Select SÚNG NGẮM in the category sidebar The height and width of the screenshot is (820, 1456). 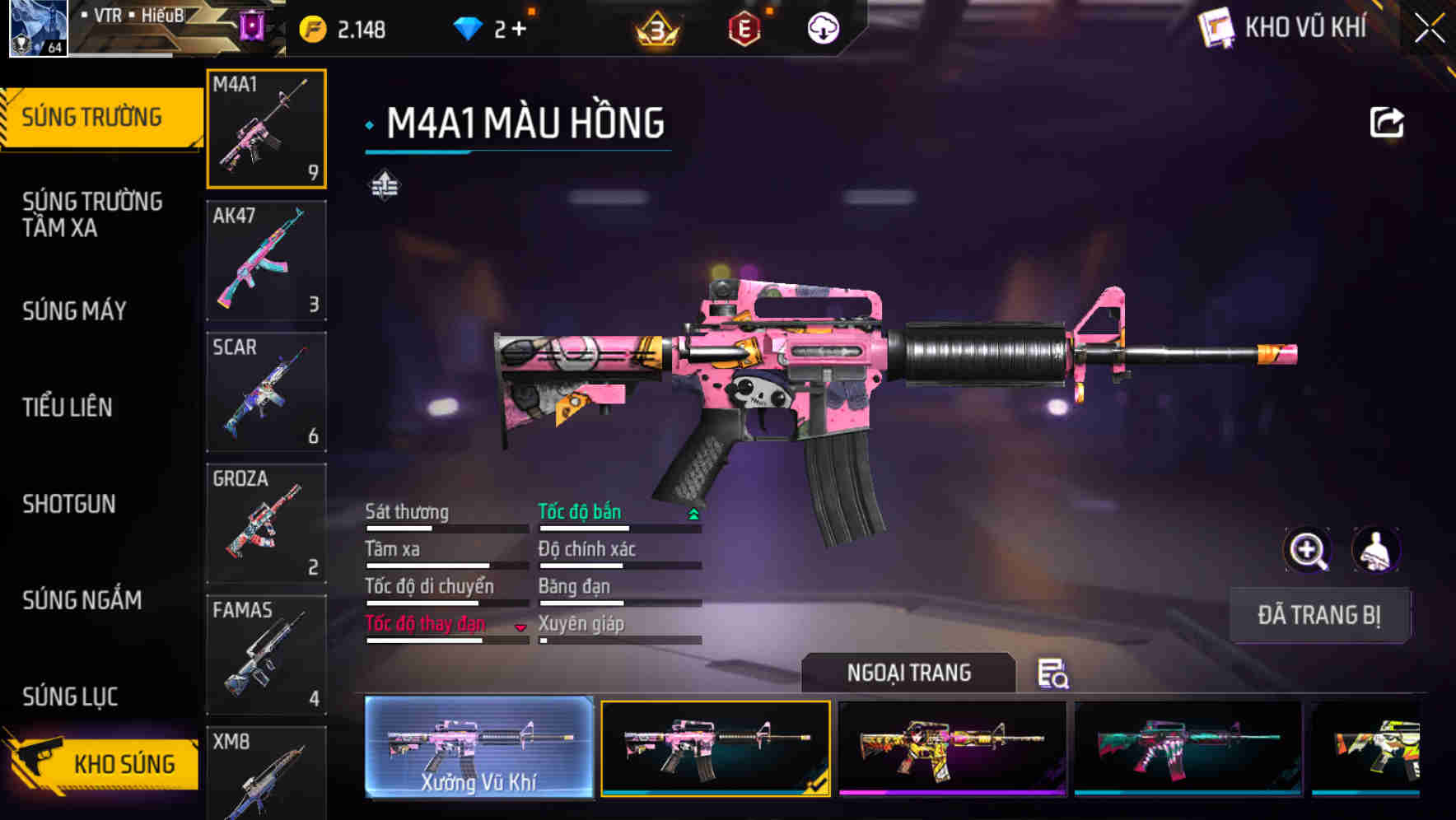pyautogui.click(x=82, y=601)
